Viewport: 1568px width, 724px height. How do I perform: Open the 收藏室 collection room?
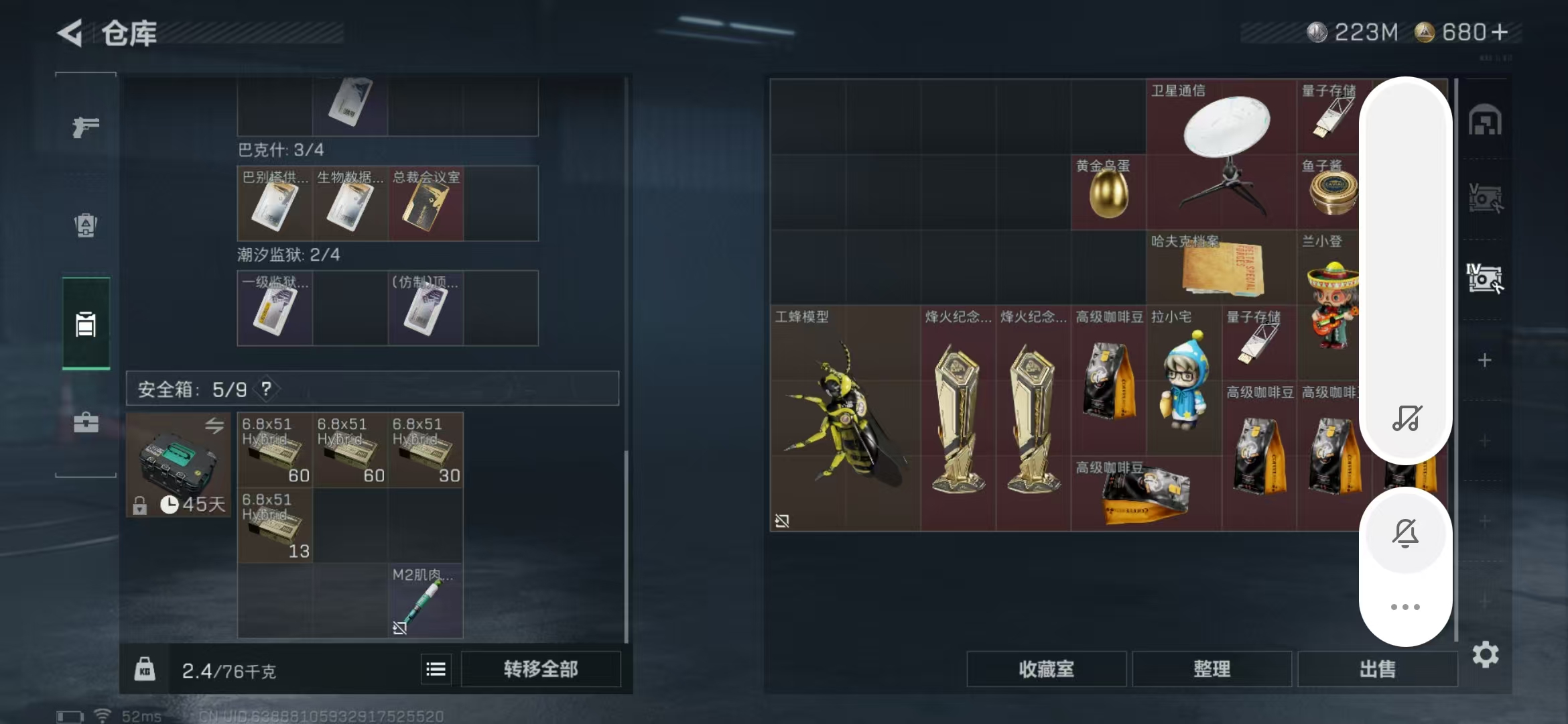[x=1046, y=668]
